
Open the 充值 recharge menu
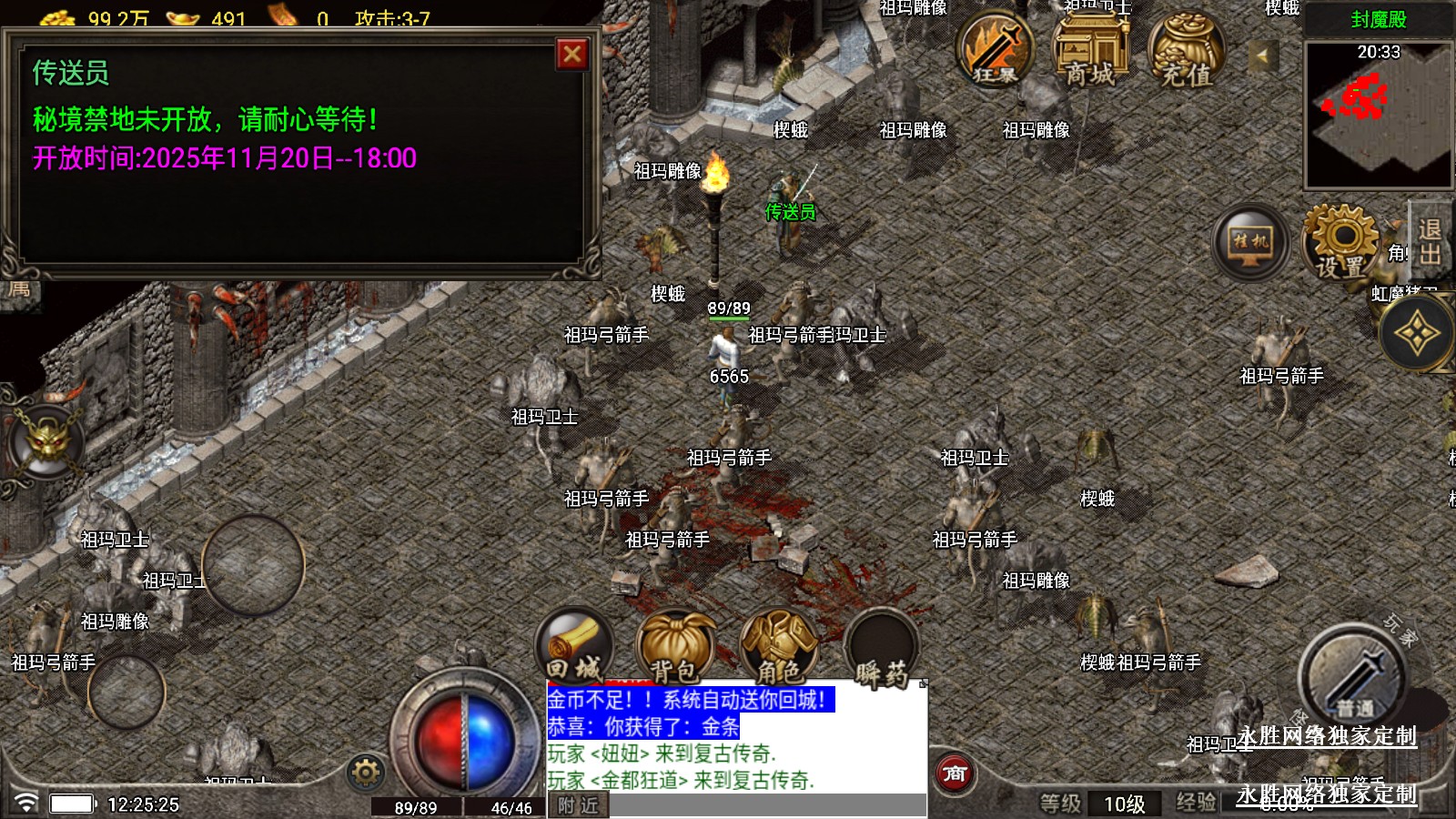pyautogui.click(x=1186, y=52)
